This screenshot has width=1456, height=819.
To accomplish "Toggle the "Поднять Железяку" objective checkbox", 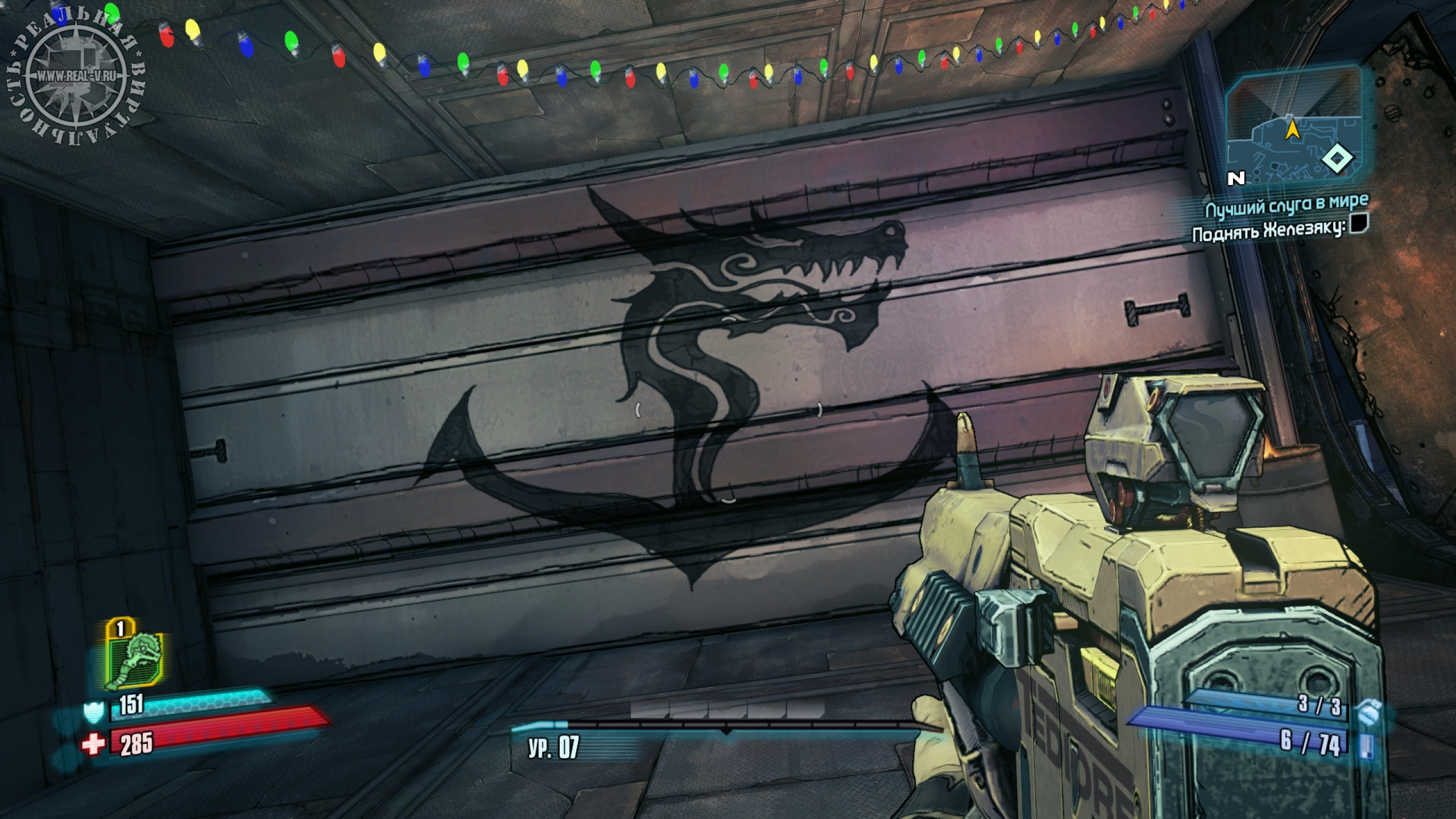I will [x=1359, y=224].
